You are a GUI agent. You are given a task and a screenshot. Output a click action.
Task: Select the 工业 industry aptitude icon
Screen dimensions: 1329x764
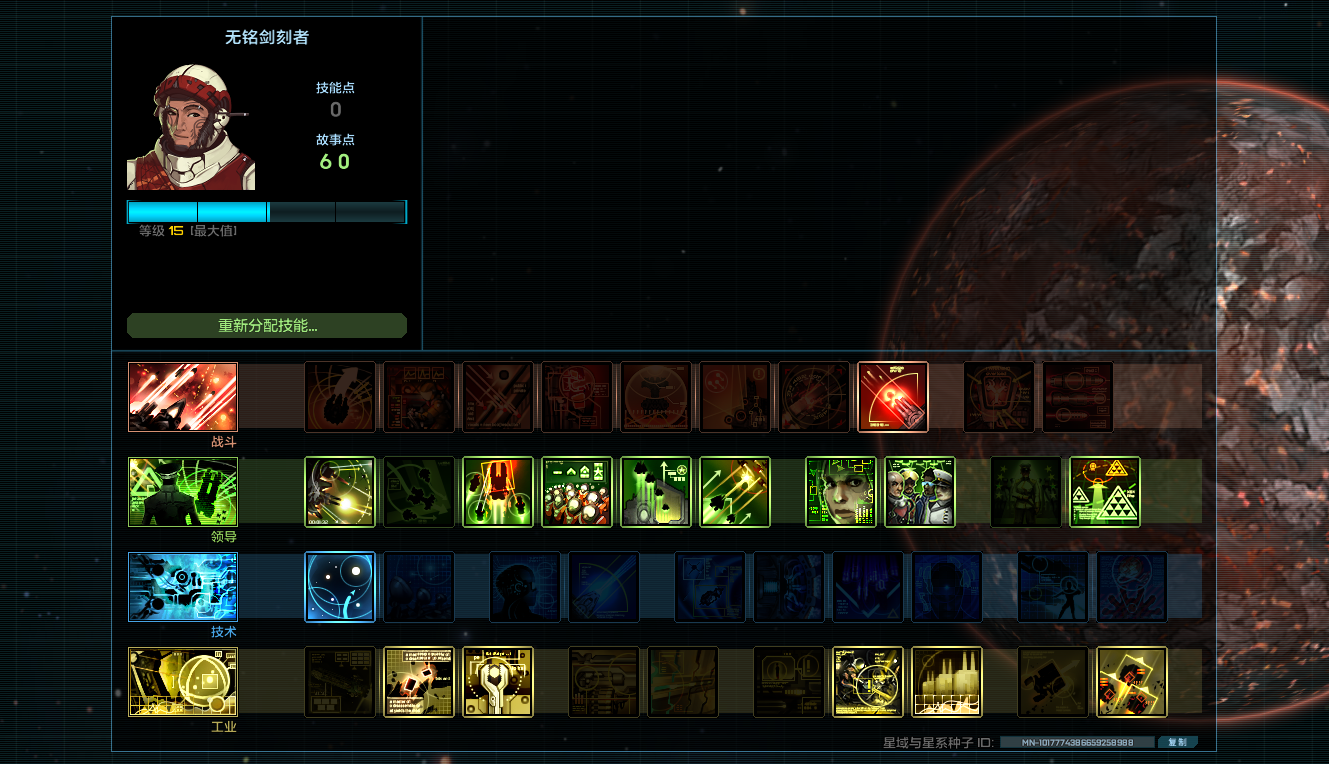(x=183, y=682)
